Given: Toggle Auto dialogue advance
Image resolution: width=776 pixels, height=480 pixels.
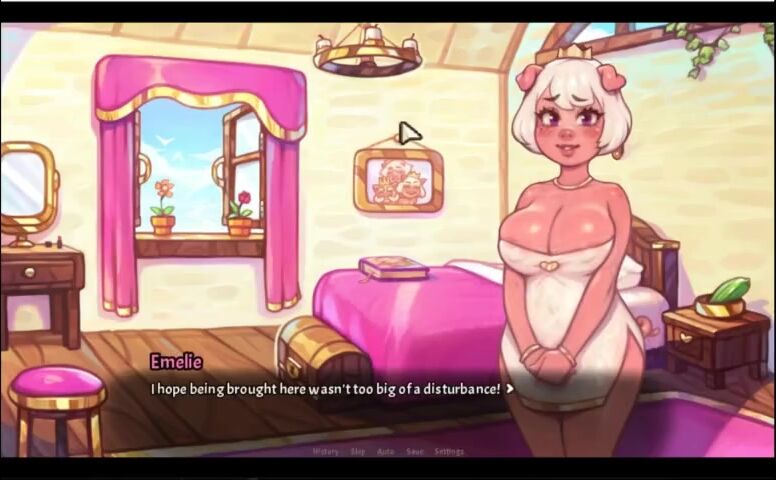Looking at the screenshot, I should click(386, 451).
